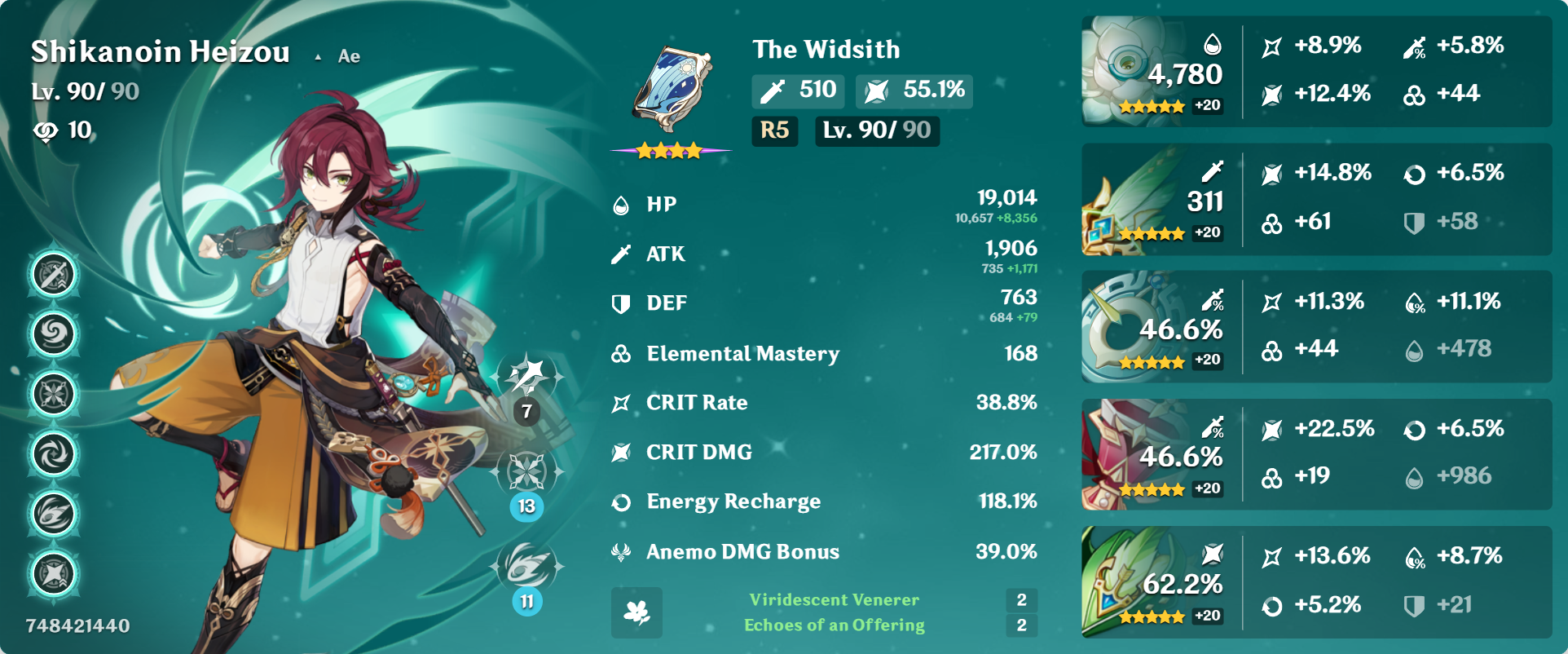Open the Viridescent Venerer set link
The width and height of the screenshot is (1568, 654).
pos(834,600)
